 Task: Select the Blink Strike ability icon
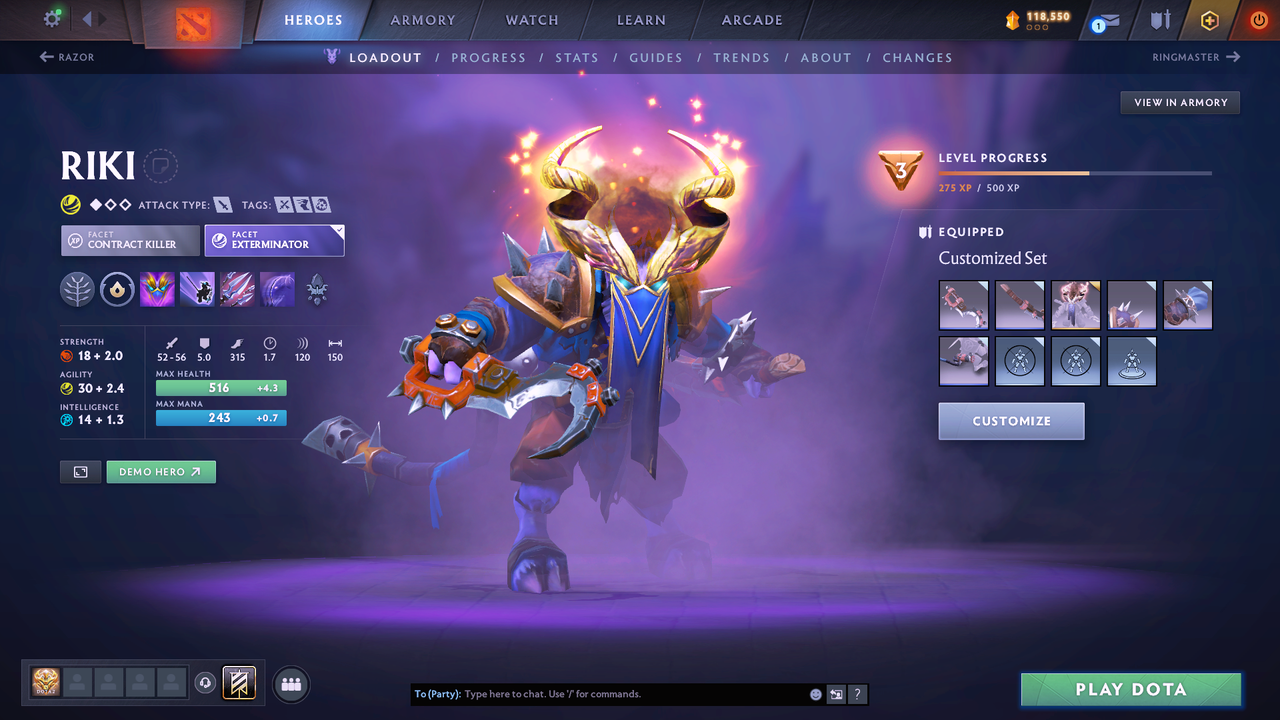pos(197,289)
